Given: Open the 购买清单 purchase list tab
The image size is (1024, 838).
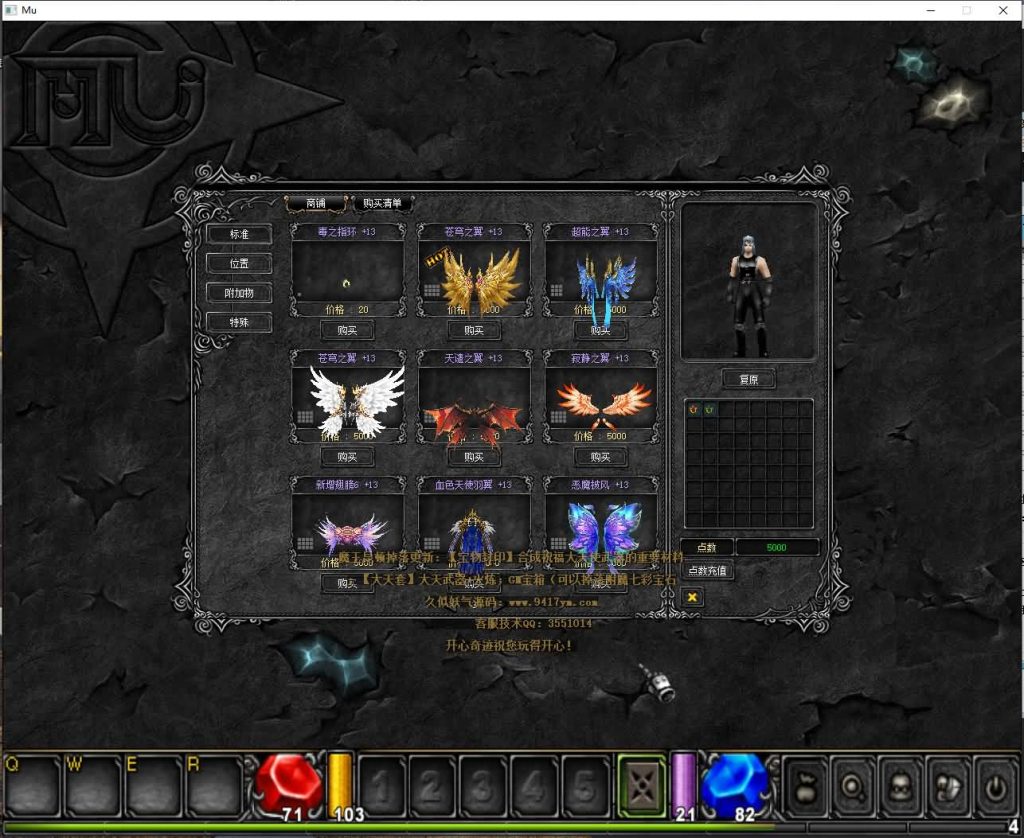Looking at the screenshot, I should coord(383,203).
